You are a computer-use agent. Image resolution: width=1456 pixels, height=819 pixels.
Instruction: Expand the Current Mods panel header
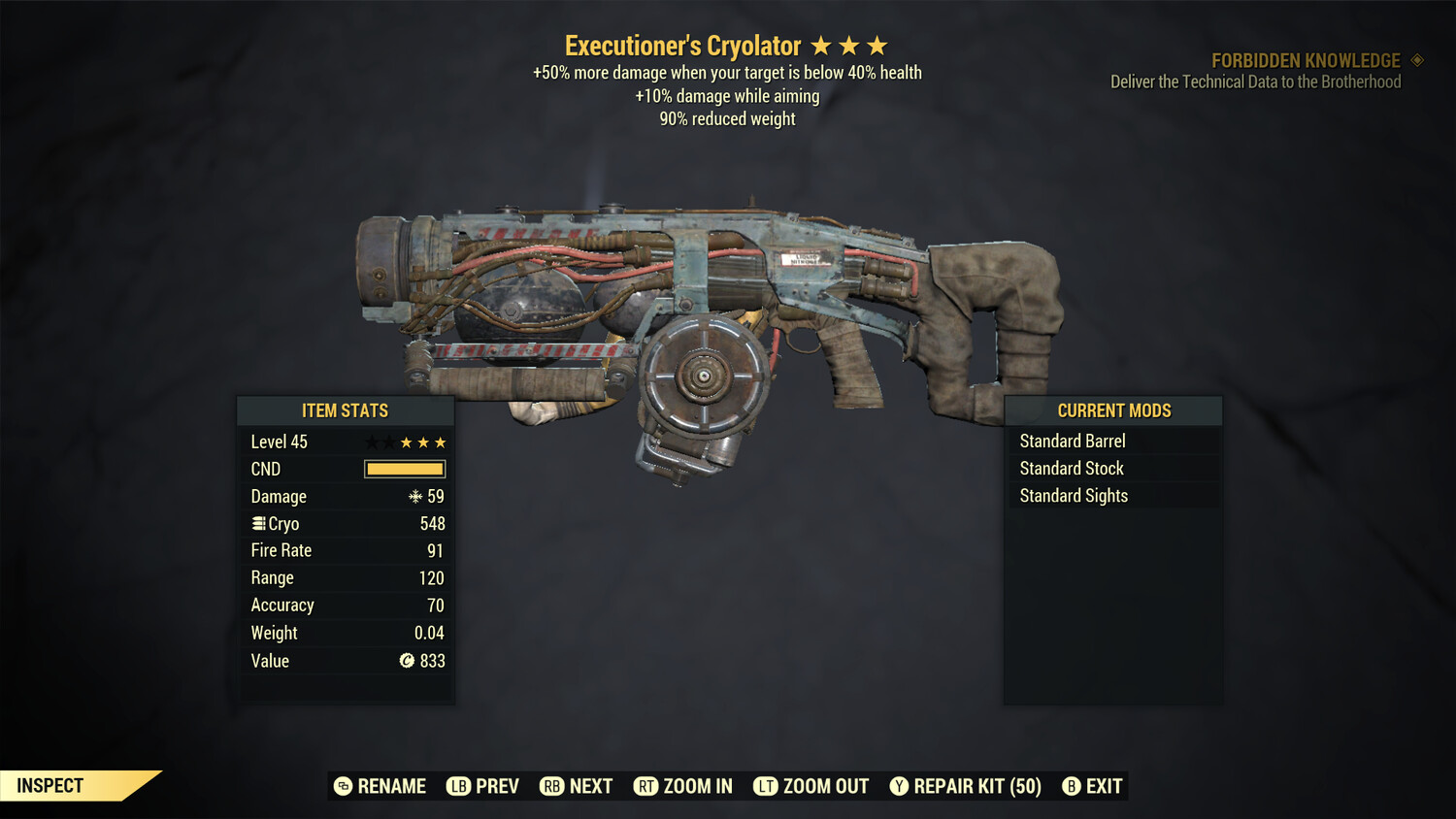1112,410
